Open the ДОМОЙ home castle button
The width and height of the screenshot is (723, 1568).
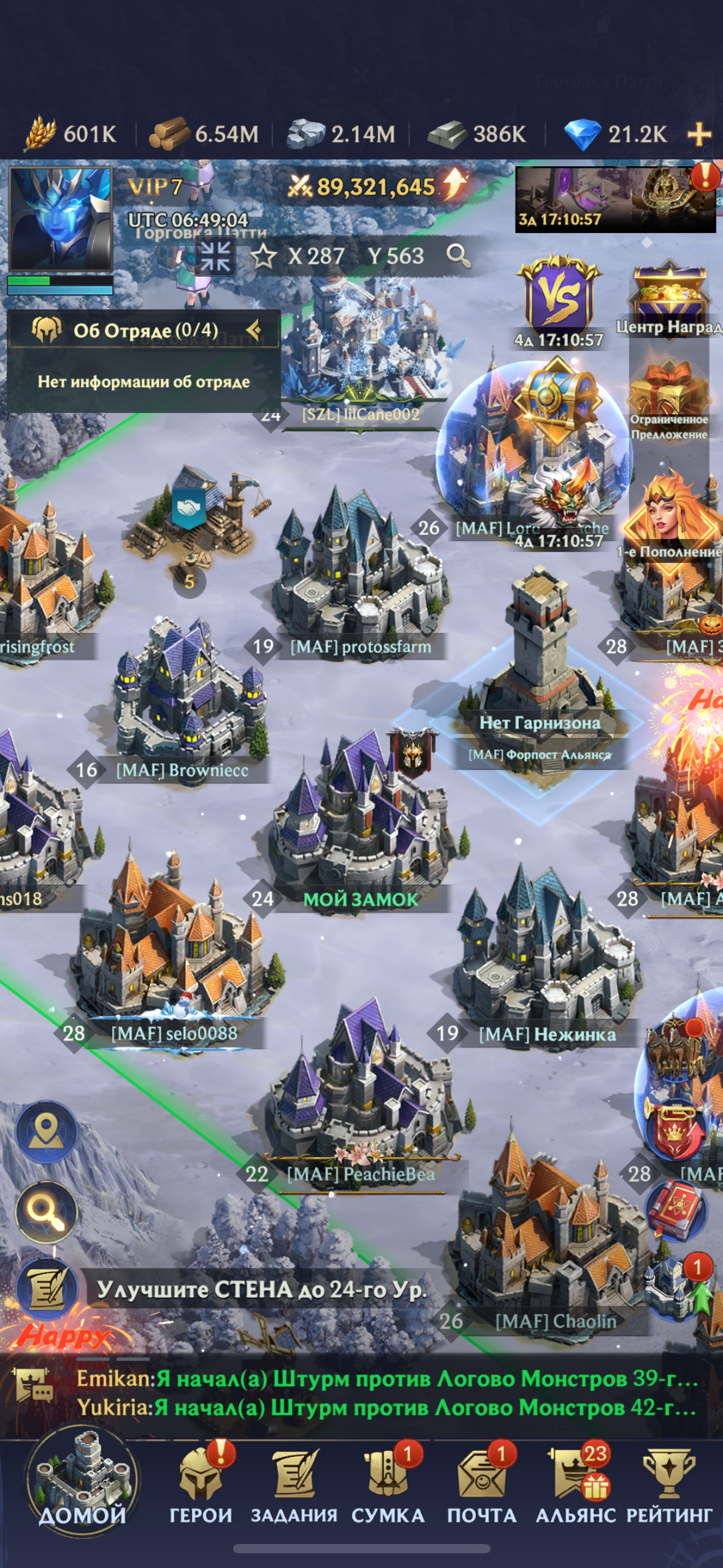click(82, 1482)
